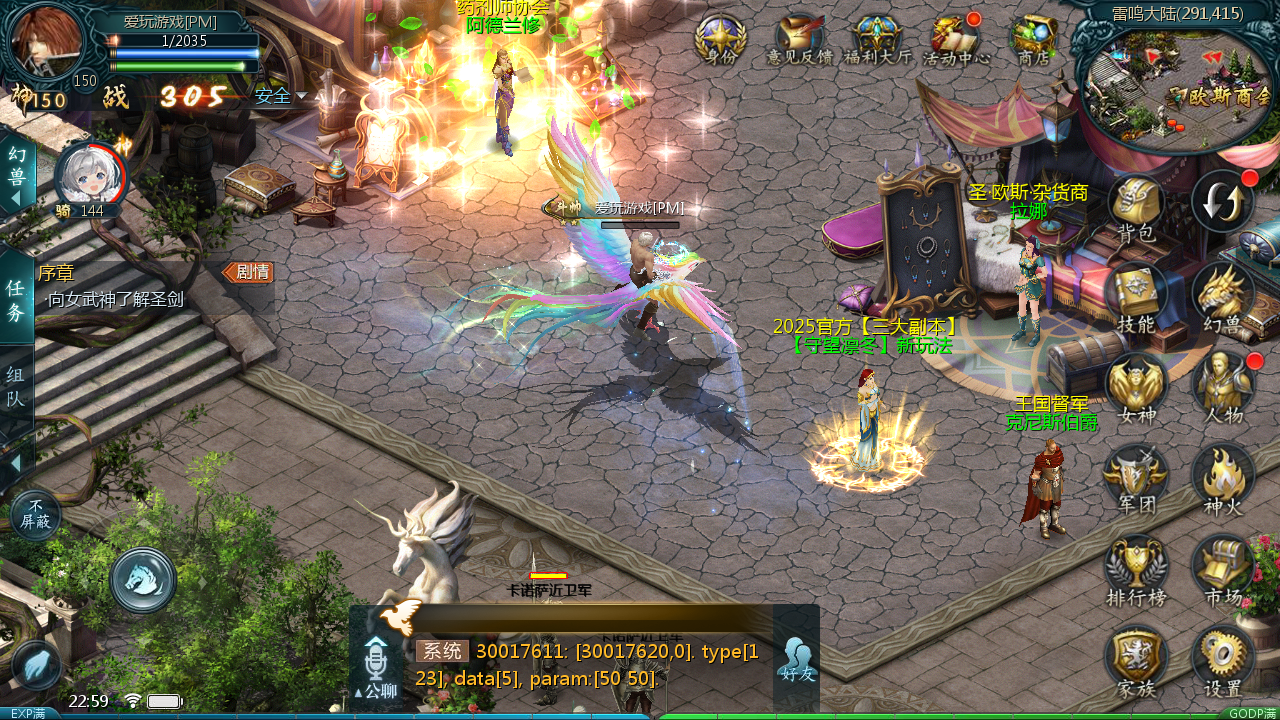Open the 女神 goddess menu

(x=1136, y=386)
